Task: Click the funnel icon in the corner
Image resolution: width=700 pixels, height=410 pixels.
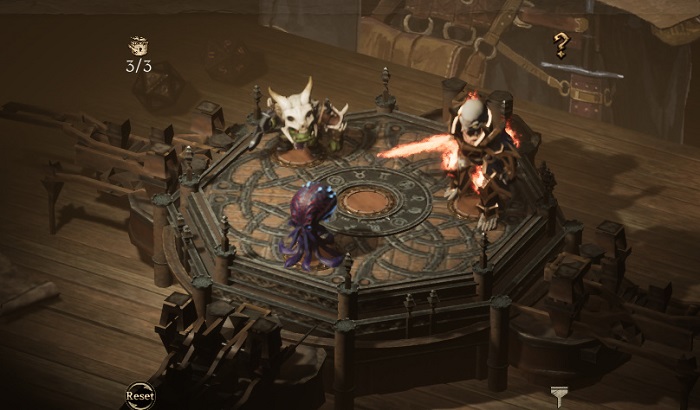Action: click(x=559, y=396)
